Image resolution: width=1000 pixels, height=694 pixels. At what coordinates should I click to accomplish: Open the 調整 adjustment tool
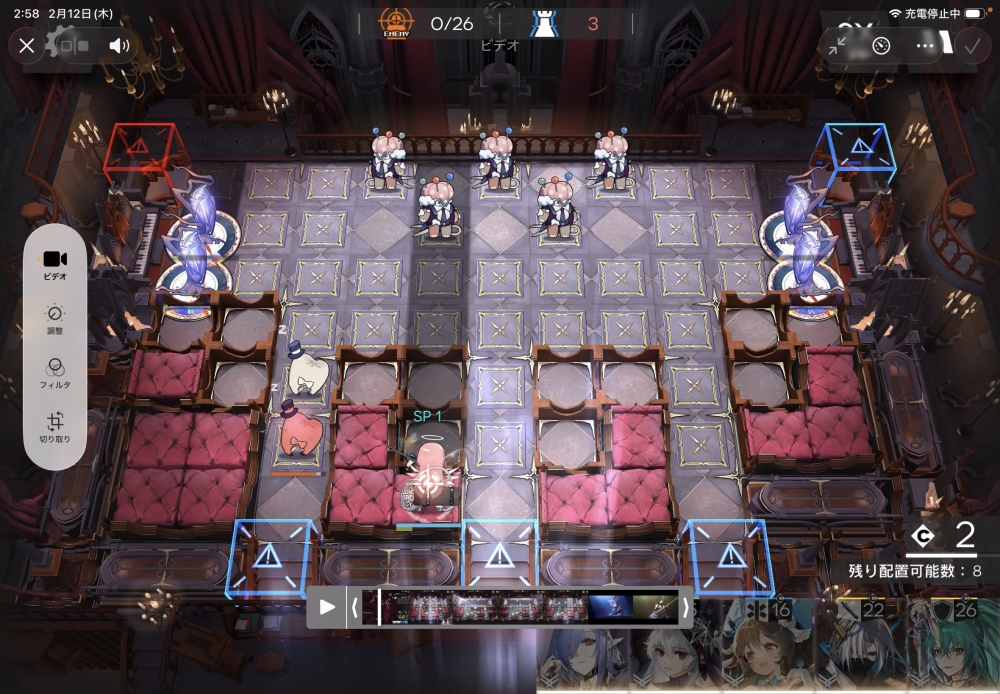pos(55,320)
